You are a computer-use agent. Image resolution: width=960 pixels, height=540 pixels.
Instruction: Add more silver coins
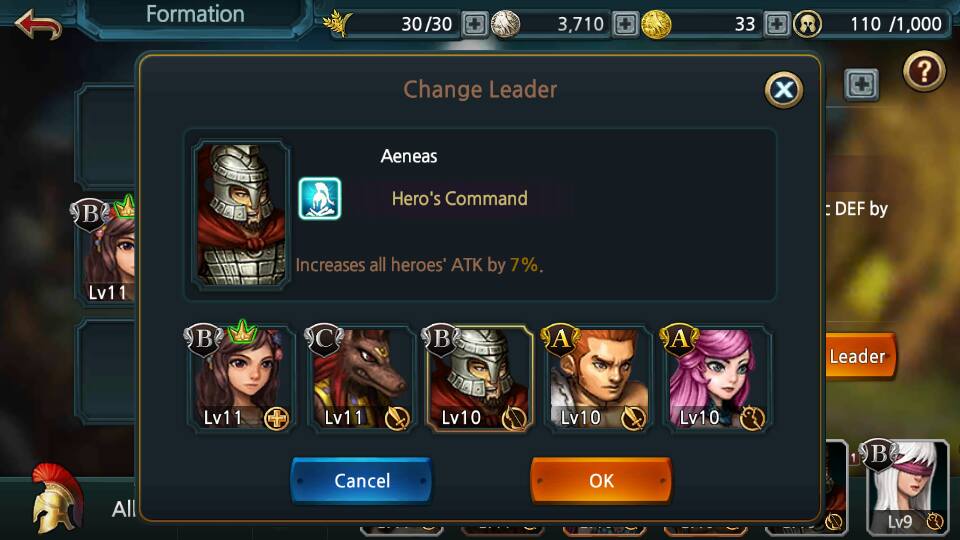(x=625, y=24)
